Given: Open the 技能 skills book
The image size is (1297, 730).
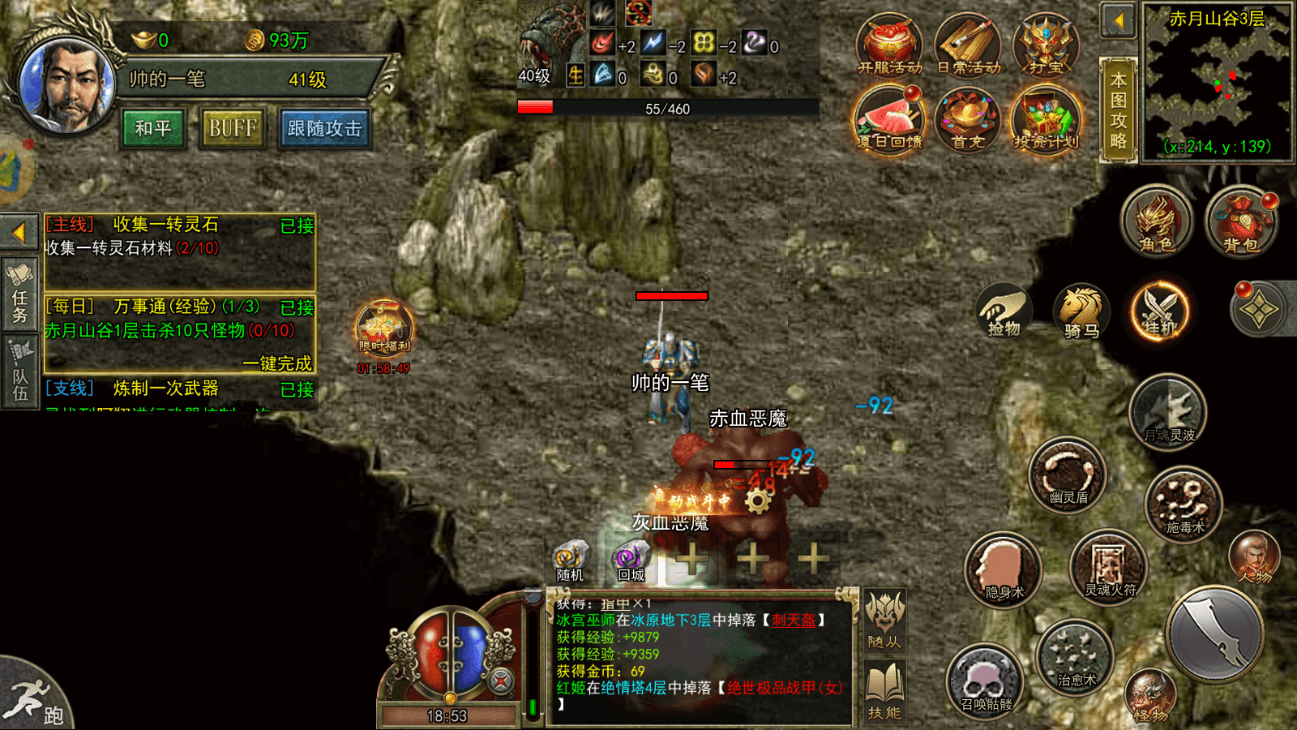Looking at the screenshot, I should point(885,692).
